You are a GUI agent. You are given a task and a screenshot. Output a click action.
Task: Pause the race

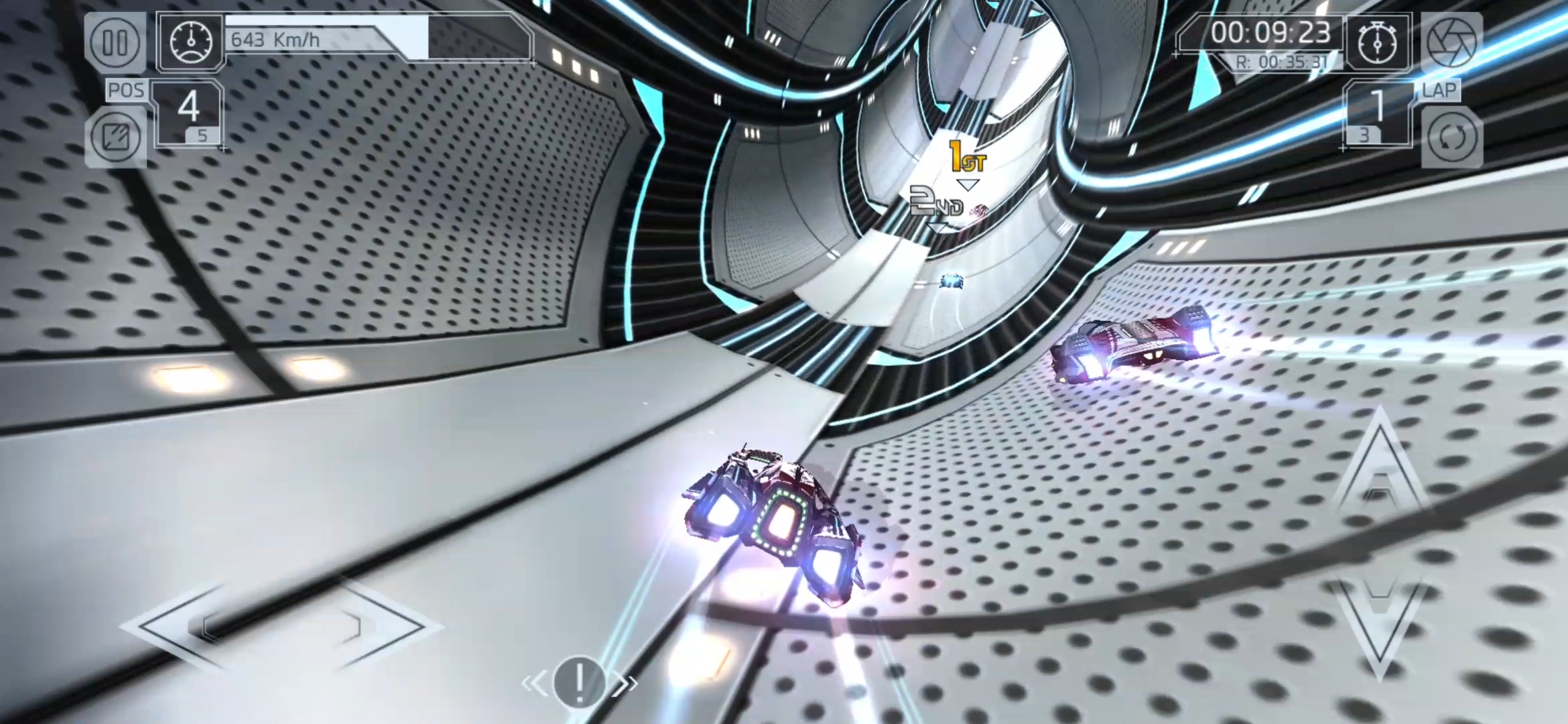click(115, 42)
